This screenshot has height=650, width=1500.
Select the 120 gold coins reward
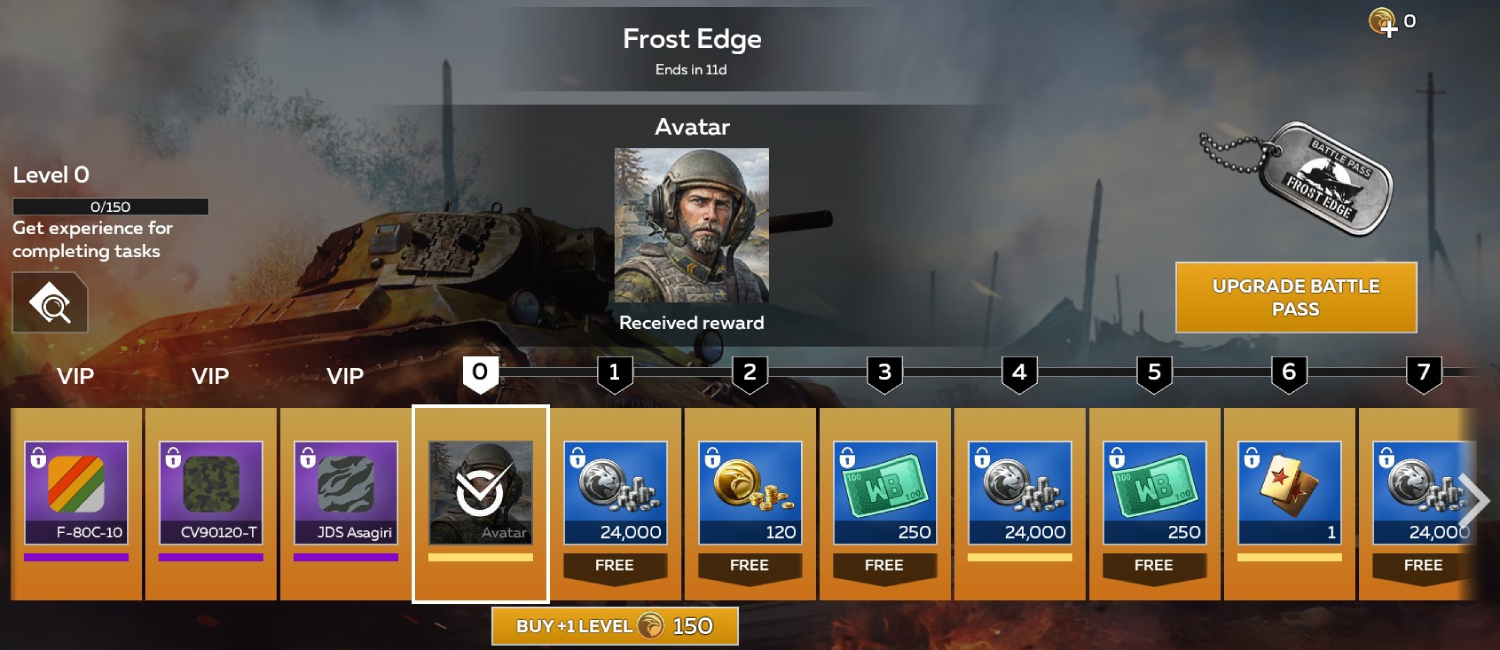tap(750, 493)
